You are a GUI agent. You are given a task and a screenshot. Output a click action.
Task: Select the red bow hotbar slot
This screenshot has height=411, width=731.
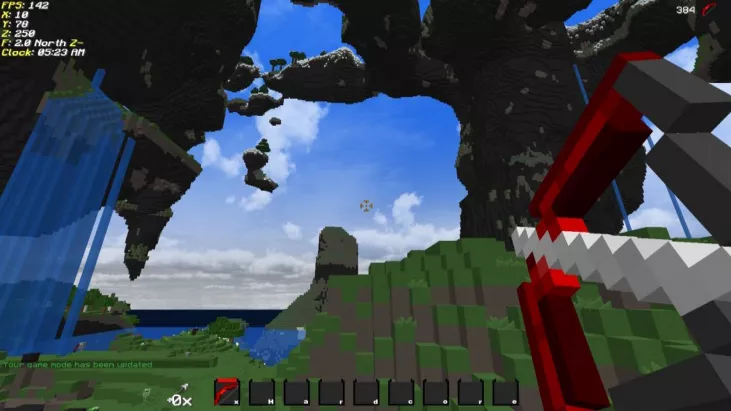pyautogui.click(x=227, y=392)
